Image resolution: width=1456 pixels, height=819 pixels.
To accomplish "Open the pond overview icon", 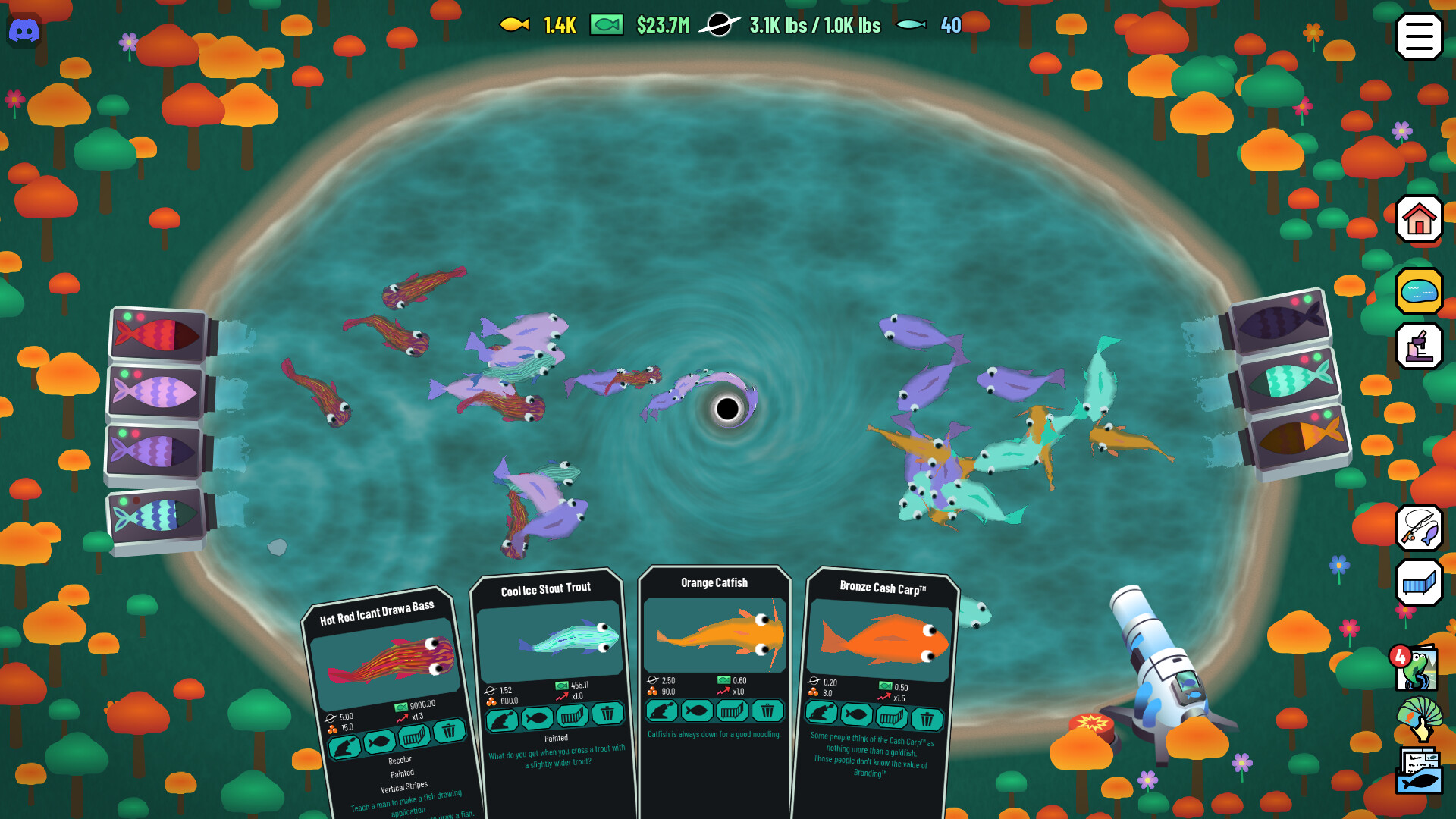I will 1418,290.
